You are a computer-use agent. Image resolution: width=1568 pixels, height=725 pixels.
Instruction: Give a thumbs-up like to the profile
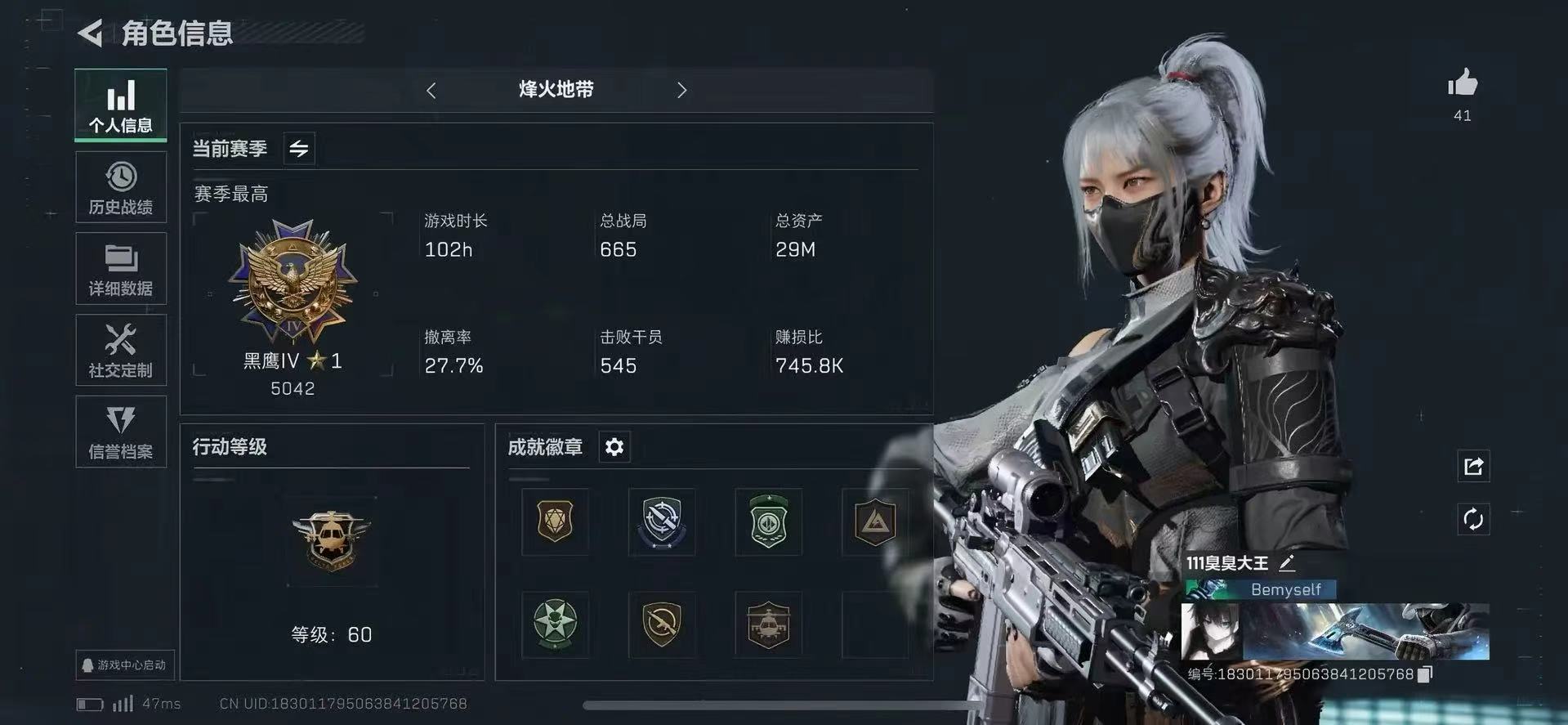point(1463,83)
